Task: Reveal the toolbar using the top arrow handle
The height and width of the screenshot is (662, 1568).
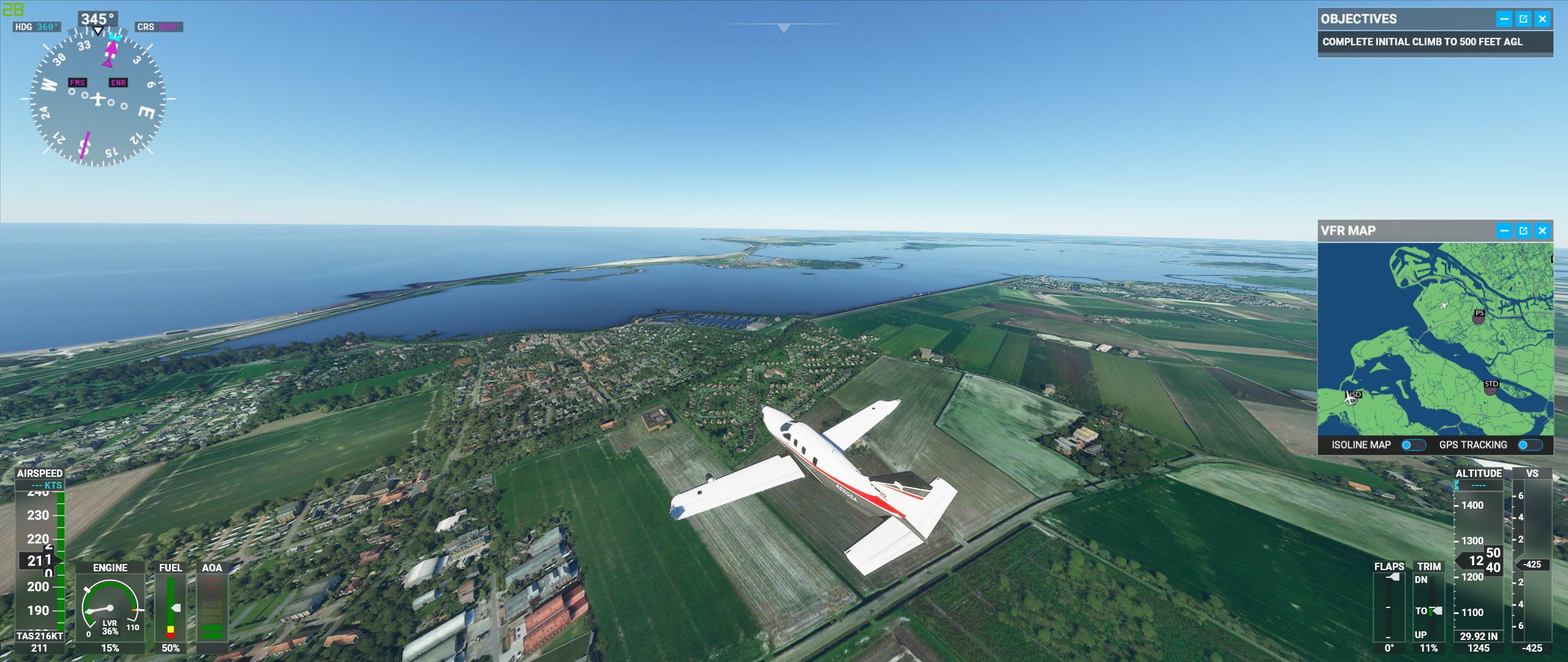Action: (783, 28)
